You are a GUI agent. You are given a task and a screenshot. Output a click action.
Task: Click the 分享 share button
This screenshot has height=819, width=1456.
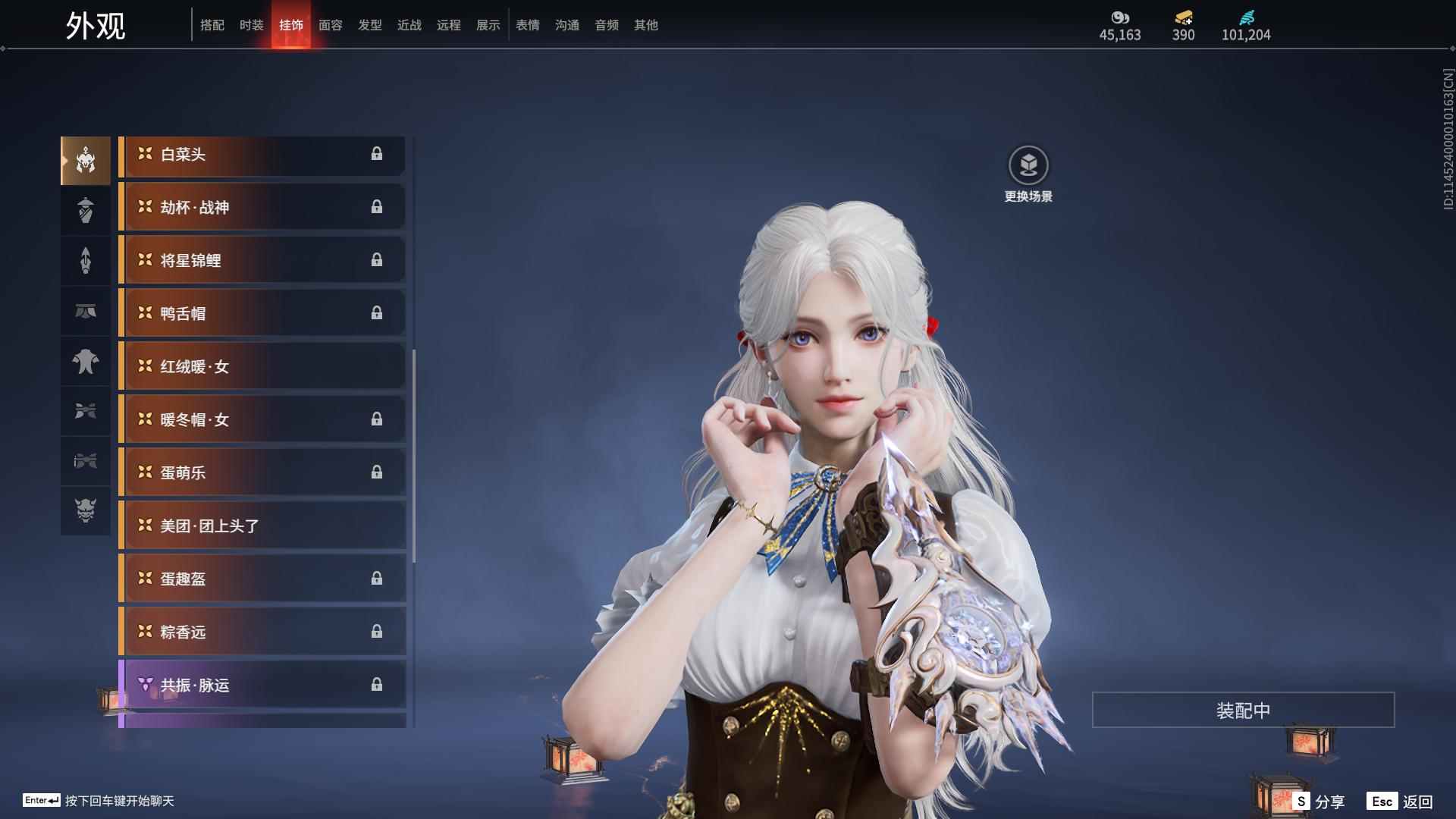[x=1319, y=802]
